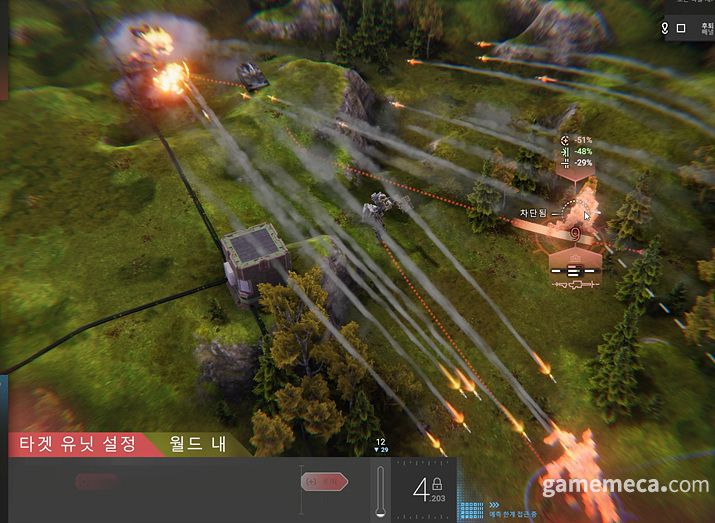Click the location pin objective icon
This screenshot has height=523, width=715.
pyautogui.click(x=665, y=28)
